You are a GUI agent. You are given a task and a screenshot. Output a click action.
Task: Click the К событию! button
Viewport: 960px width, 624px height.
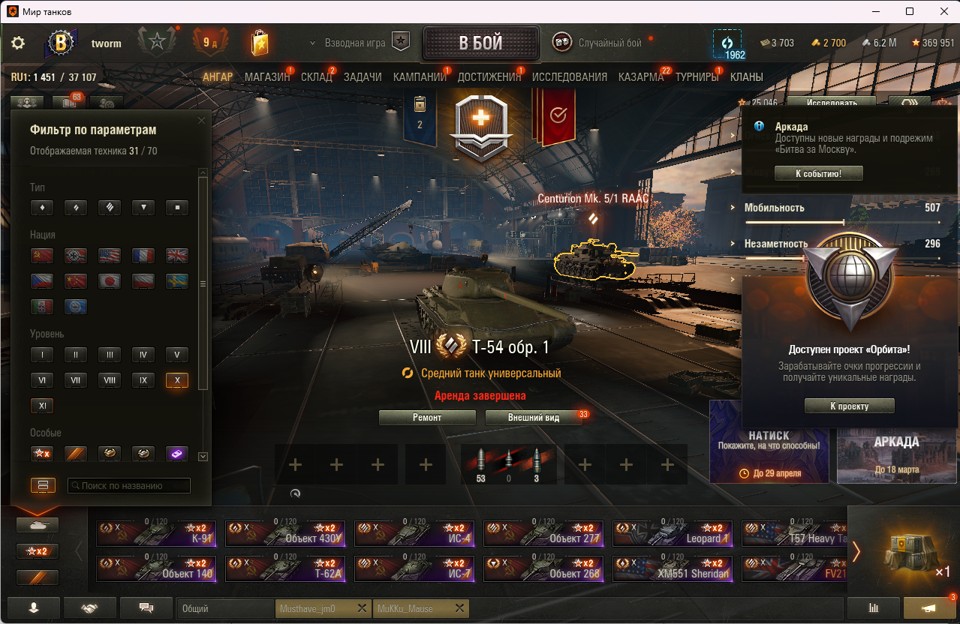click(x=818, y=174)
